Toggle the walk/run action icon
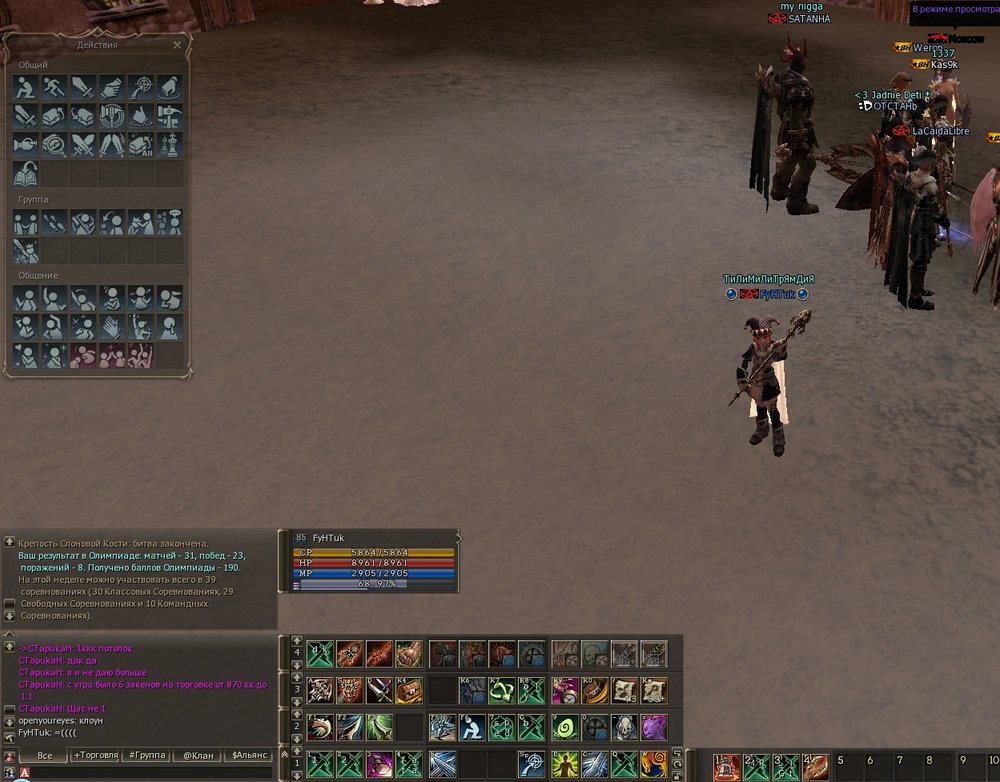Screen dimensions: 1000x782 tap(54, 87)
